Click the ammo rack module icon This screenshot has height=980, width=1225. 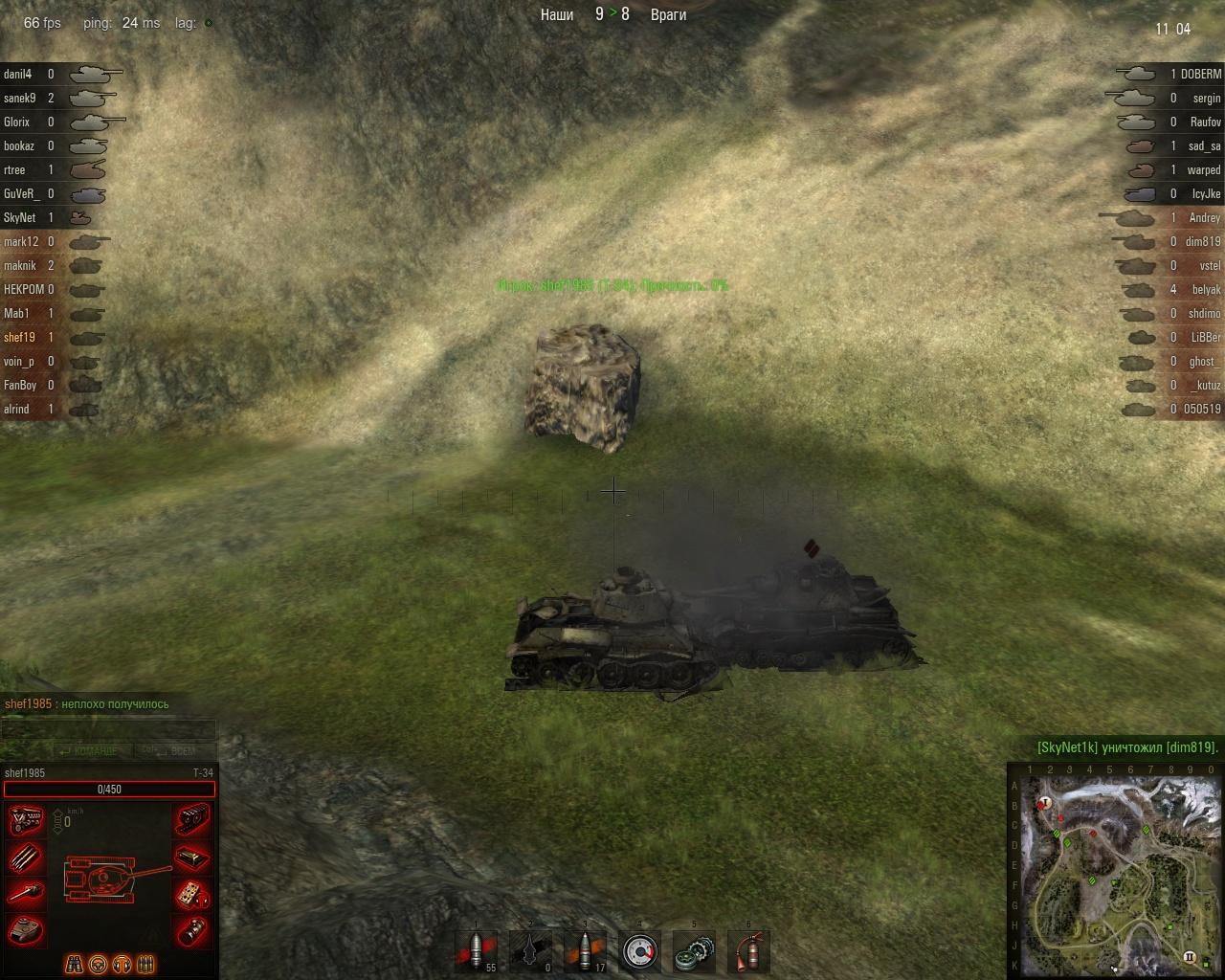26,857
